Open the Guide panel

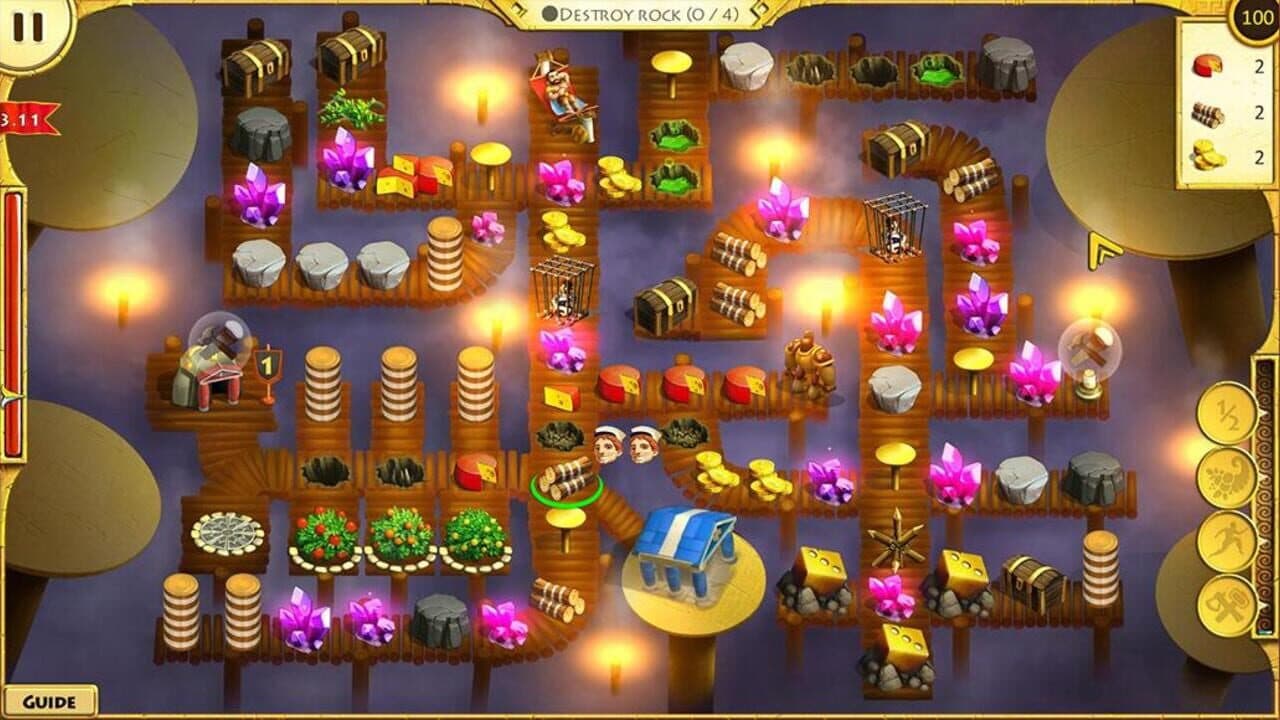tap(48, 699)
